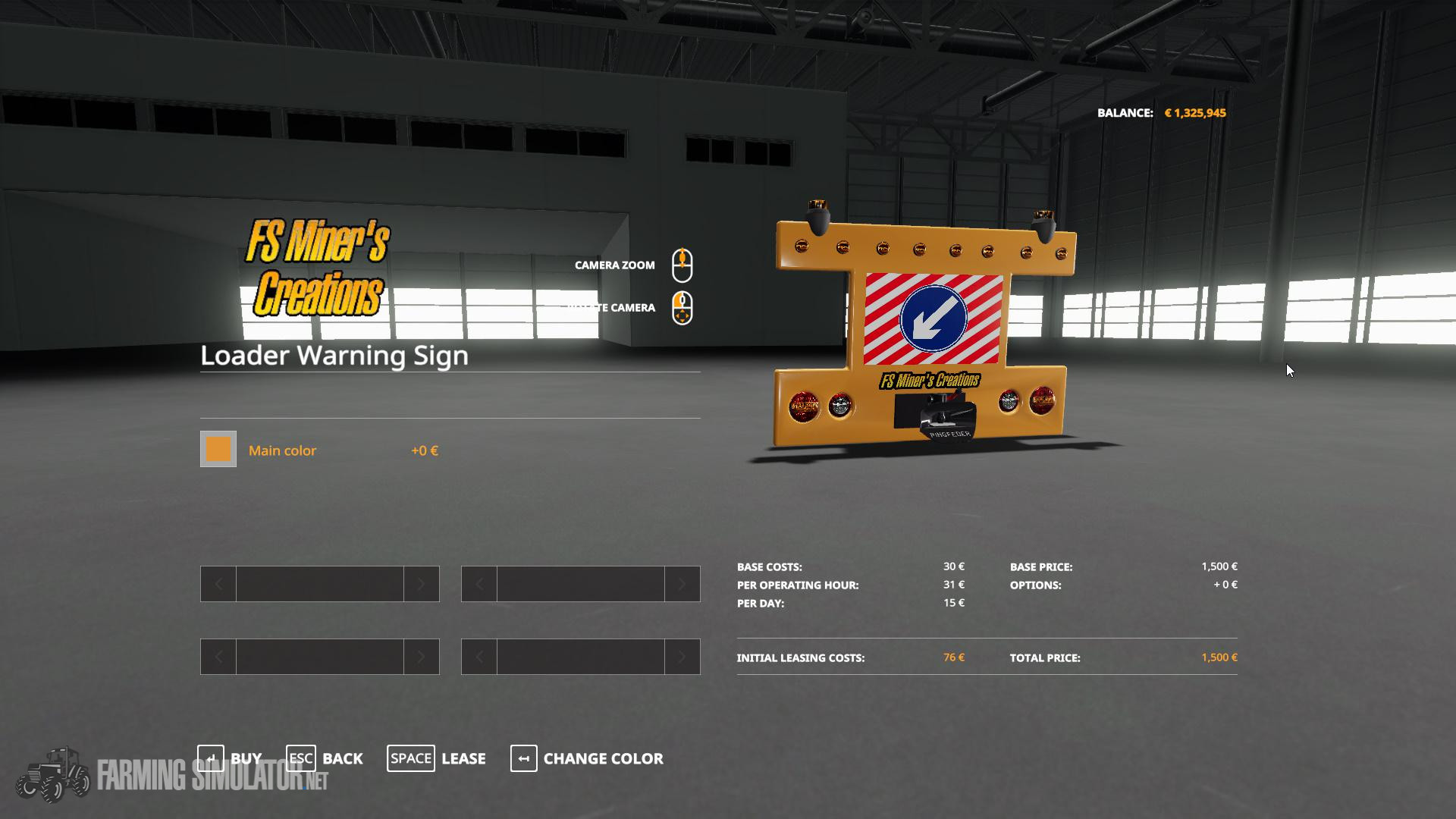Click the Balance amount in top right

coord(1197,112)
